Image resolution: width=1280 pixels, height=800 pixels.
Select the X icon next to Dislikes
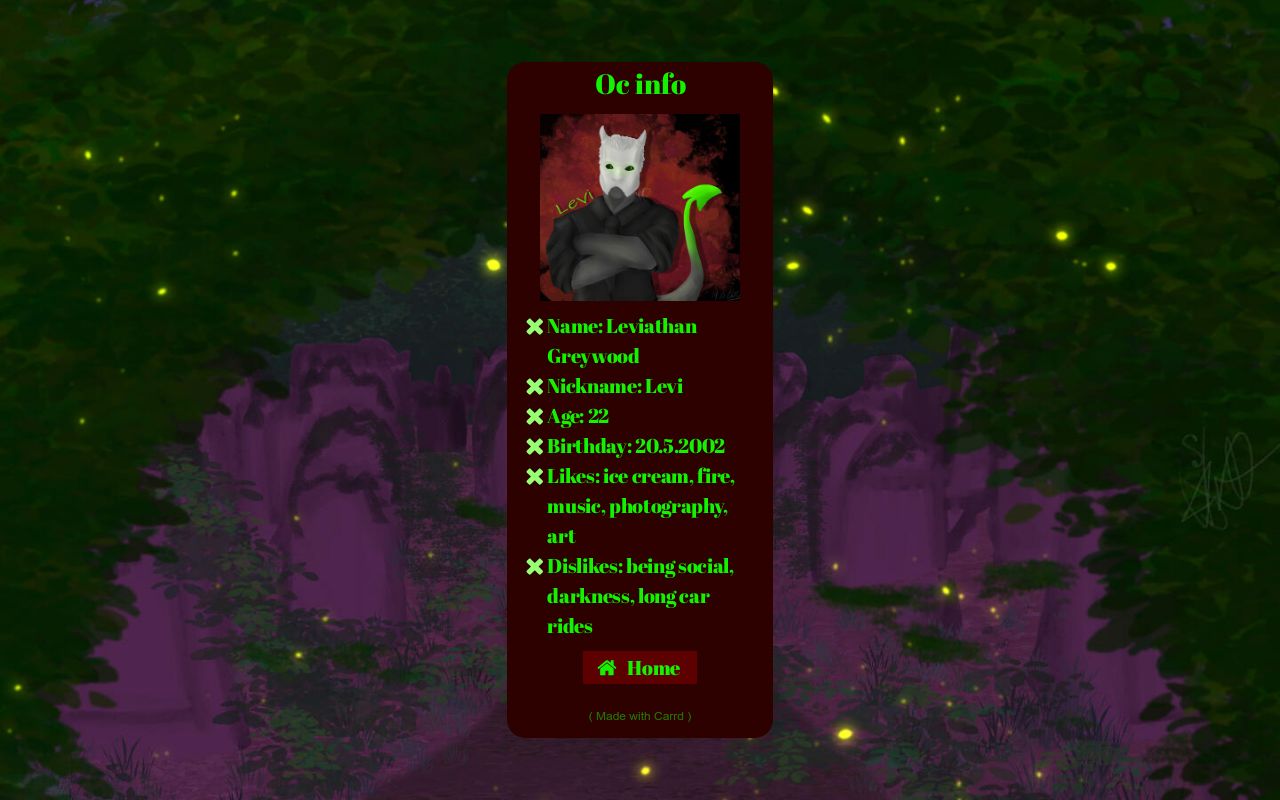point(535,566)
